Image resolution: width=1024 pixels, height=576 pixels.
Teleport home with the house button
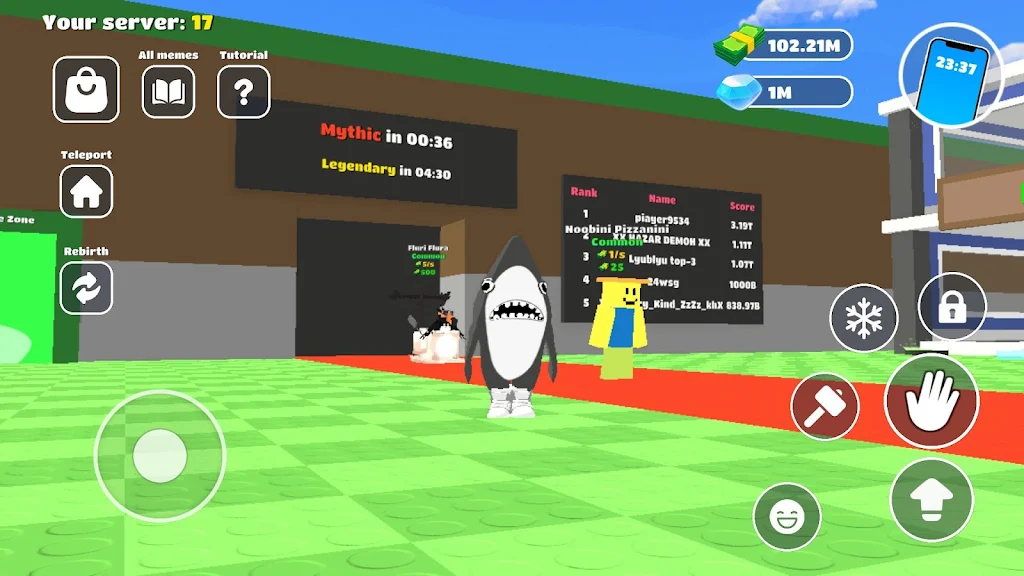click(86, 191)
